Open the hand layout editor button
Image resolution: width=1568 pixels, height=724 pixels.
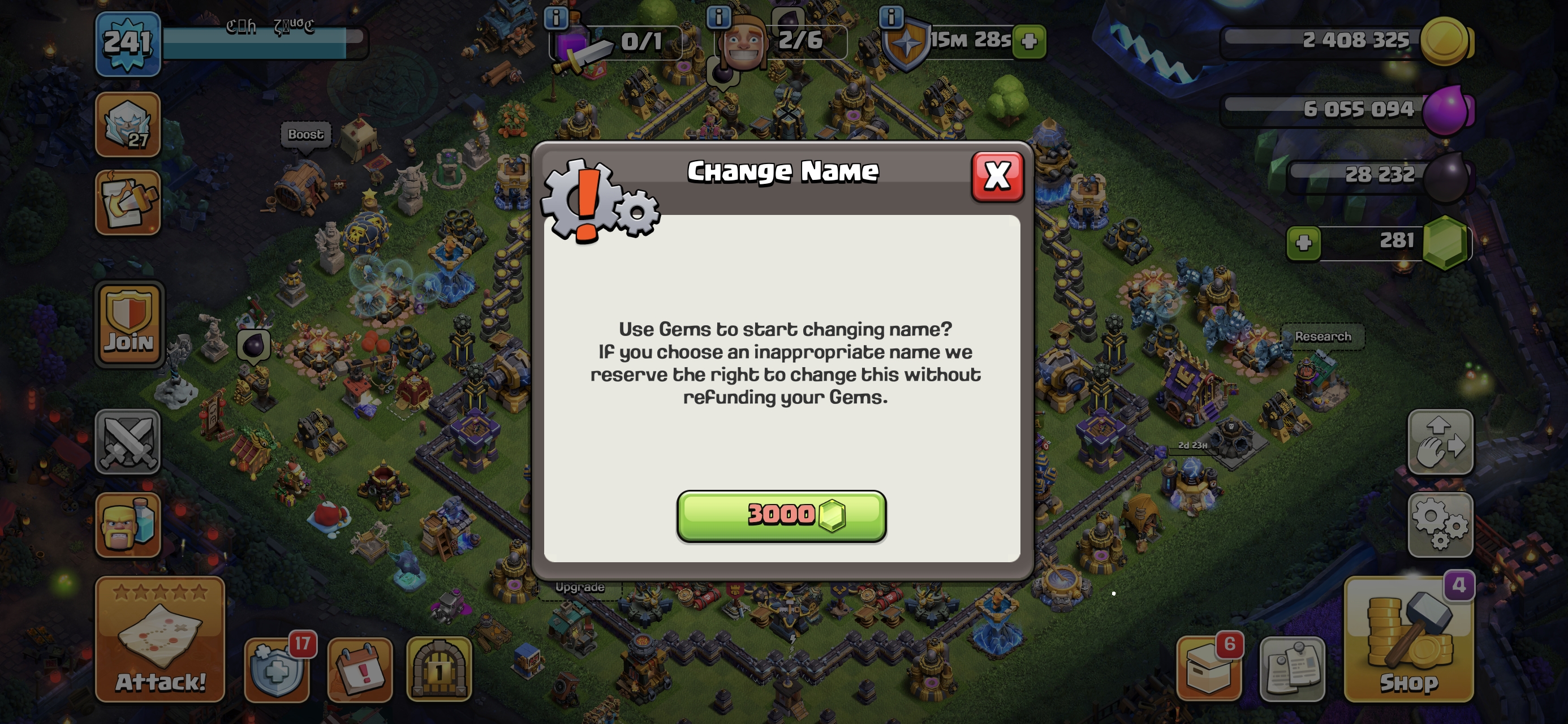coord(1440,441)
